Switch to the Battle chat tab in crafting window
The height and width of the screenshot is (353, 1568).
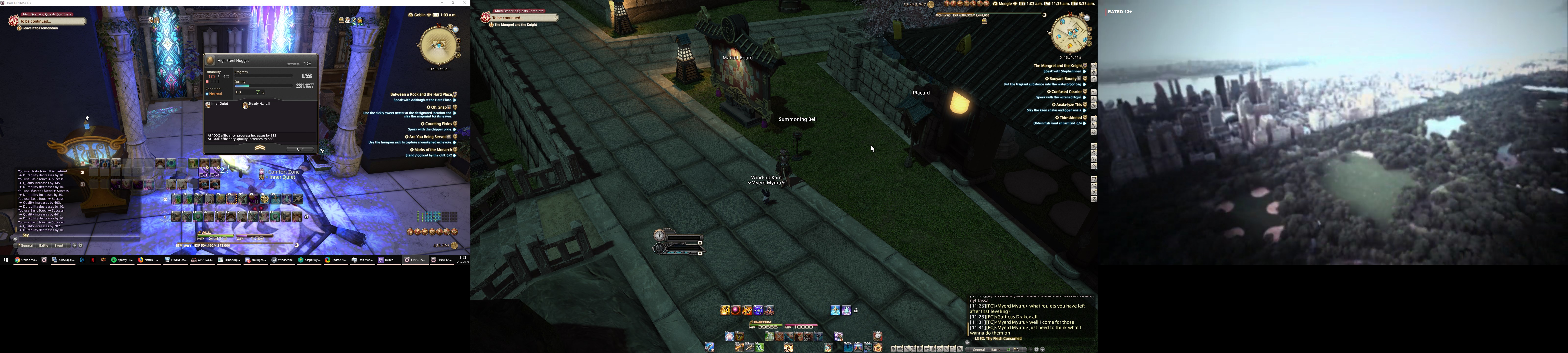44,246
